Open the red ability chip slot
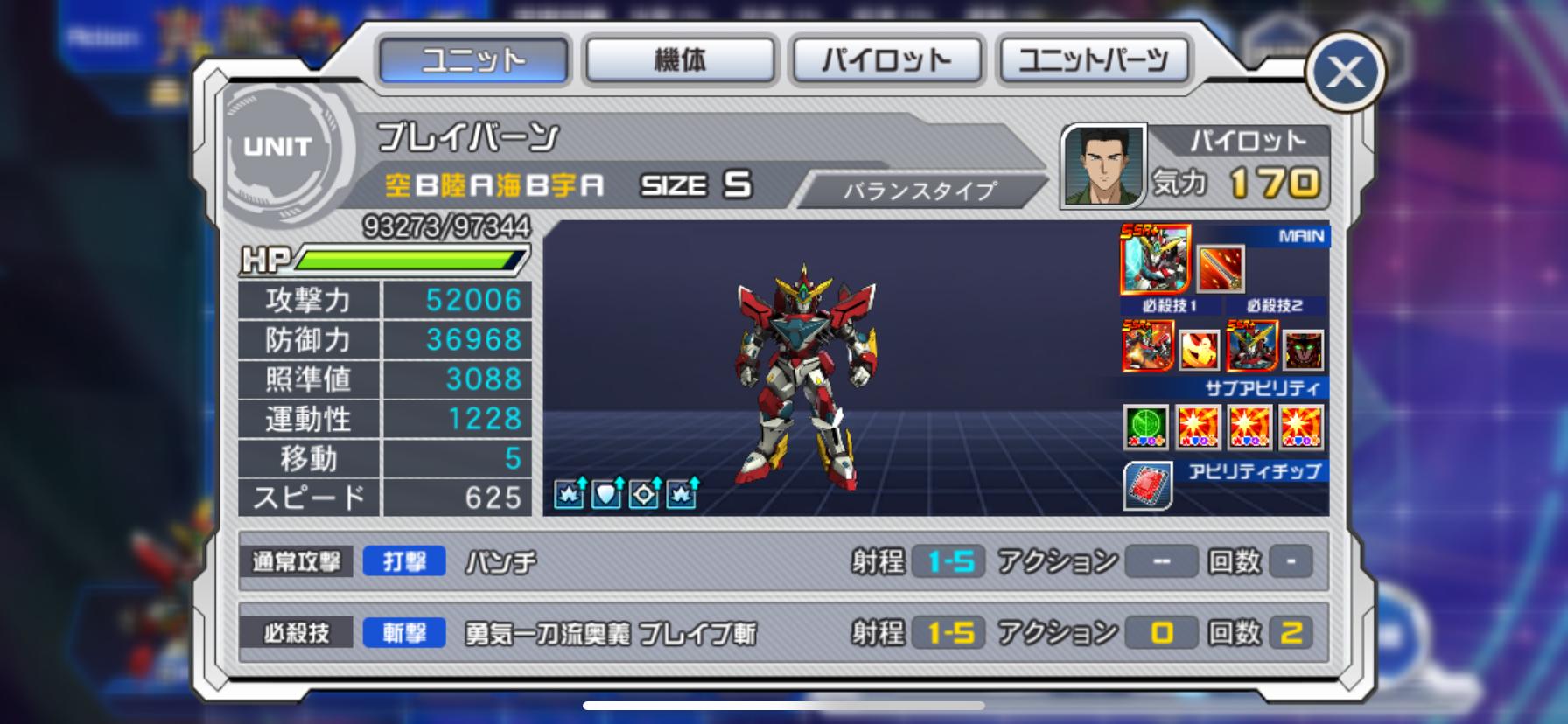The image size is (1568, 724). pyautogui.click(x=1148, y=486)
